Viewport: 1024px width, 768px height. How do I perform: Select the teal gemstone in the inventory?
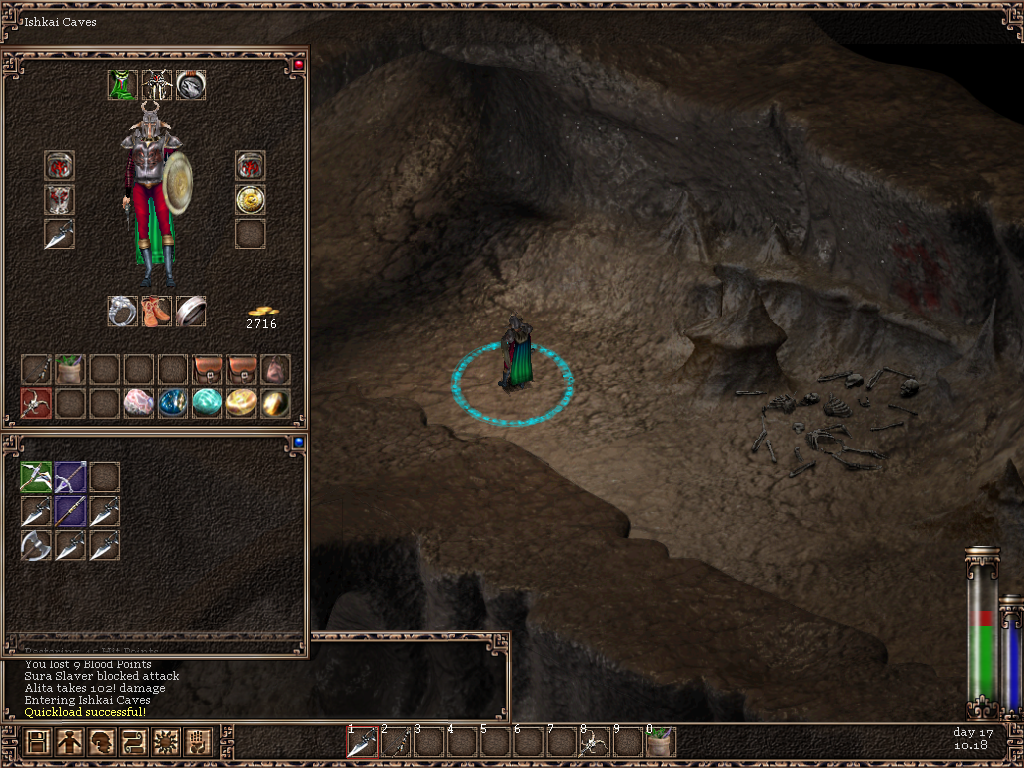tap(207, 403)
